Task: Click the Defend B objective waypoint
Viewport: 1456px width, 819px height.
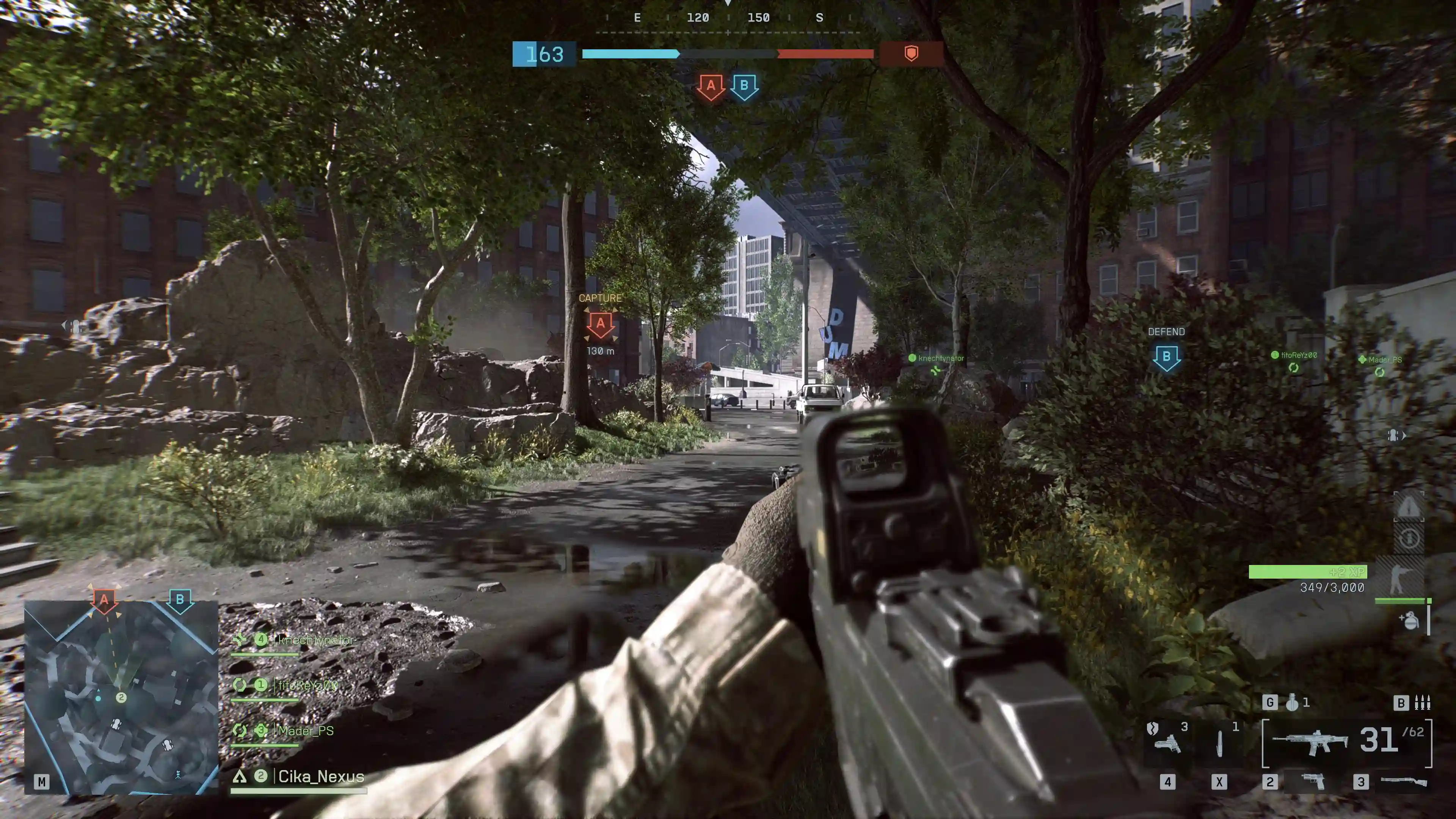Action: 1166,357
